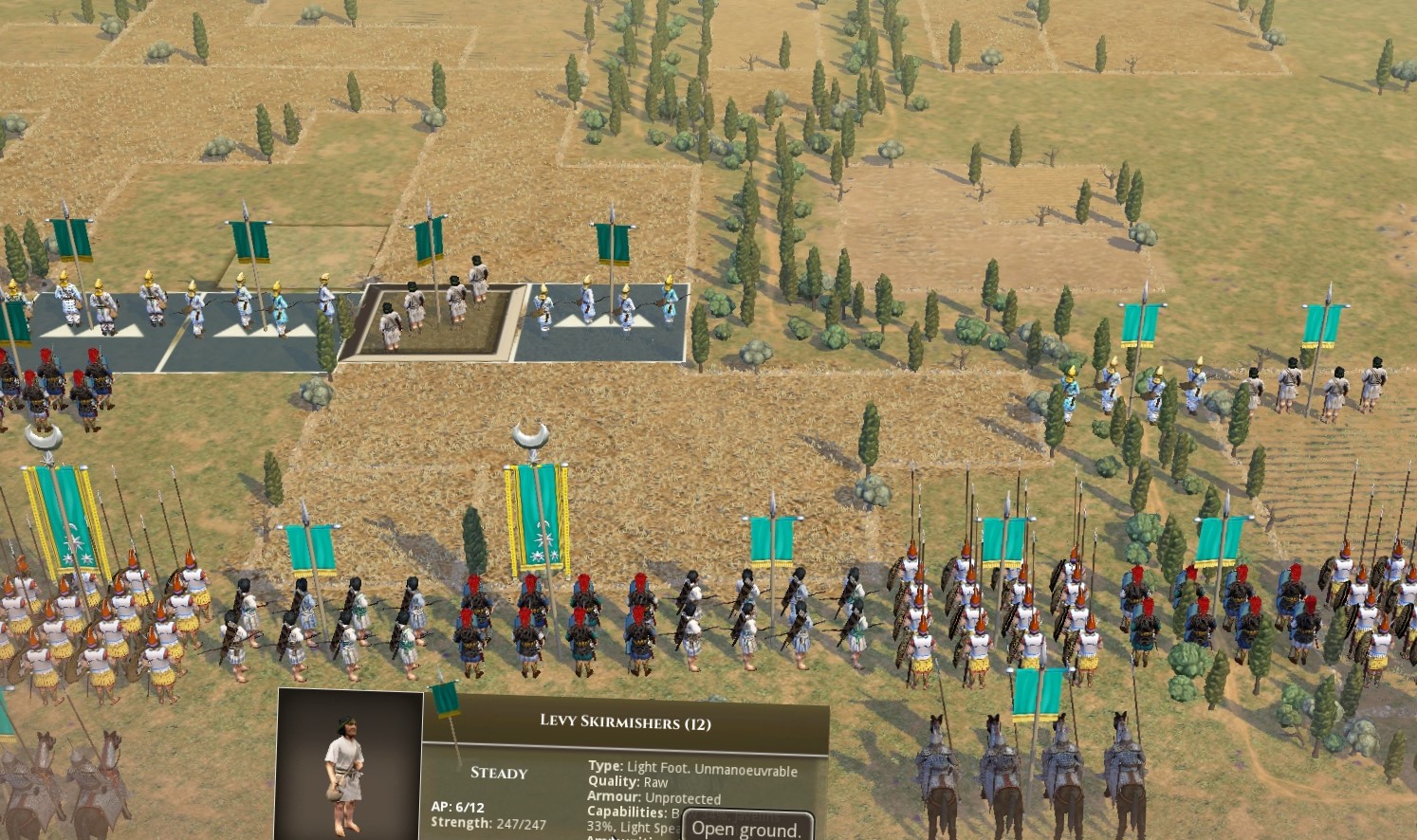Image resolution: width=1417 pixels, height=840 pixels.
Task: Select the white-bordered highlighted unit tile
Action: 433,322
